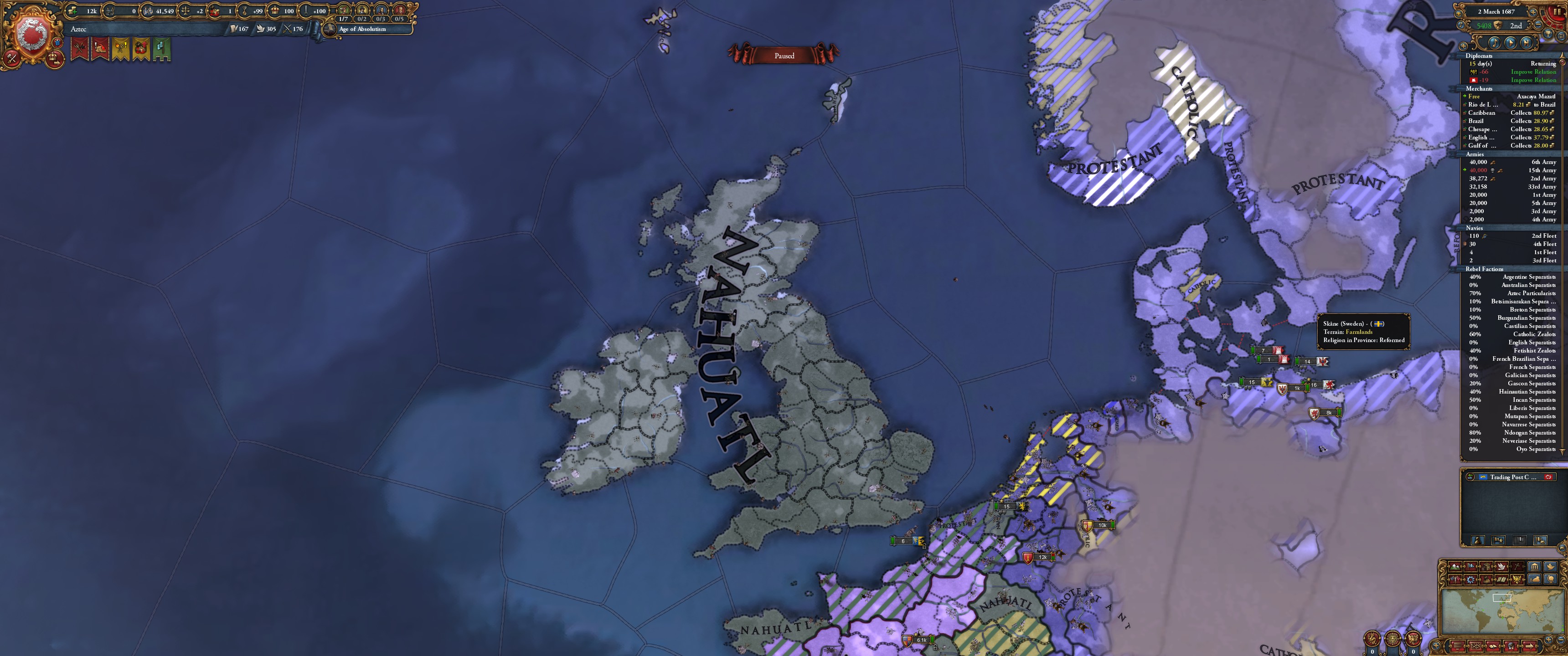Open the score breakdown via the trophy icon
This screenshot has height=656, width=1568.
[x=1548, y=33]
